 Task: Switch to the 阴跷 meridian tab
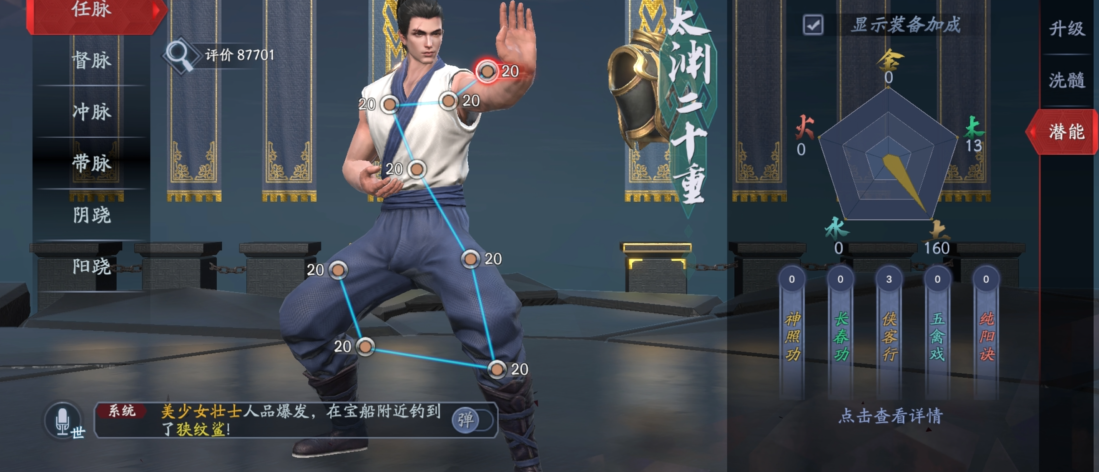(x=92, y=215)
